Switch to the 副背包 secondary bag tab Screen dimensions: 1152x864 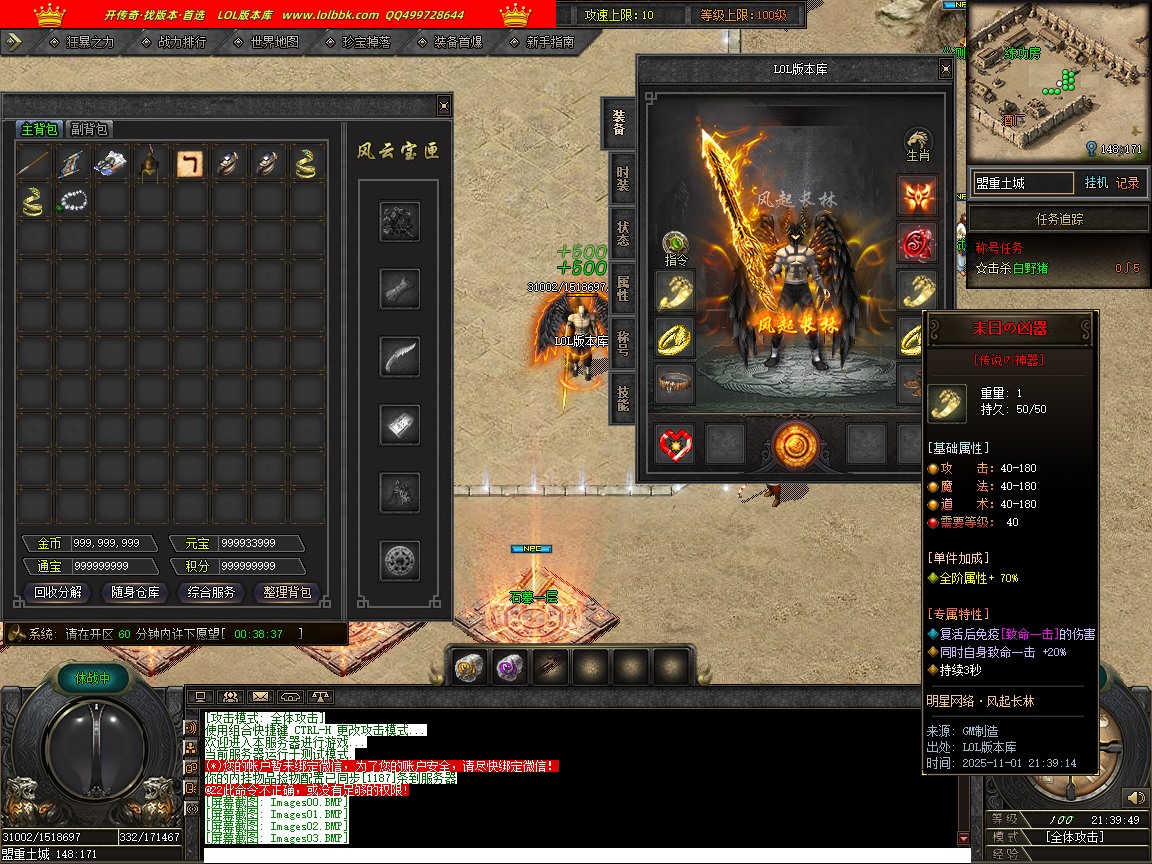pos(89,129)
